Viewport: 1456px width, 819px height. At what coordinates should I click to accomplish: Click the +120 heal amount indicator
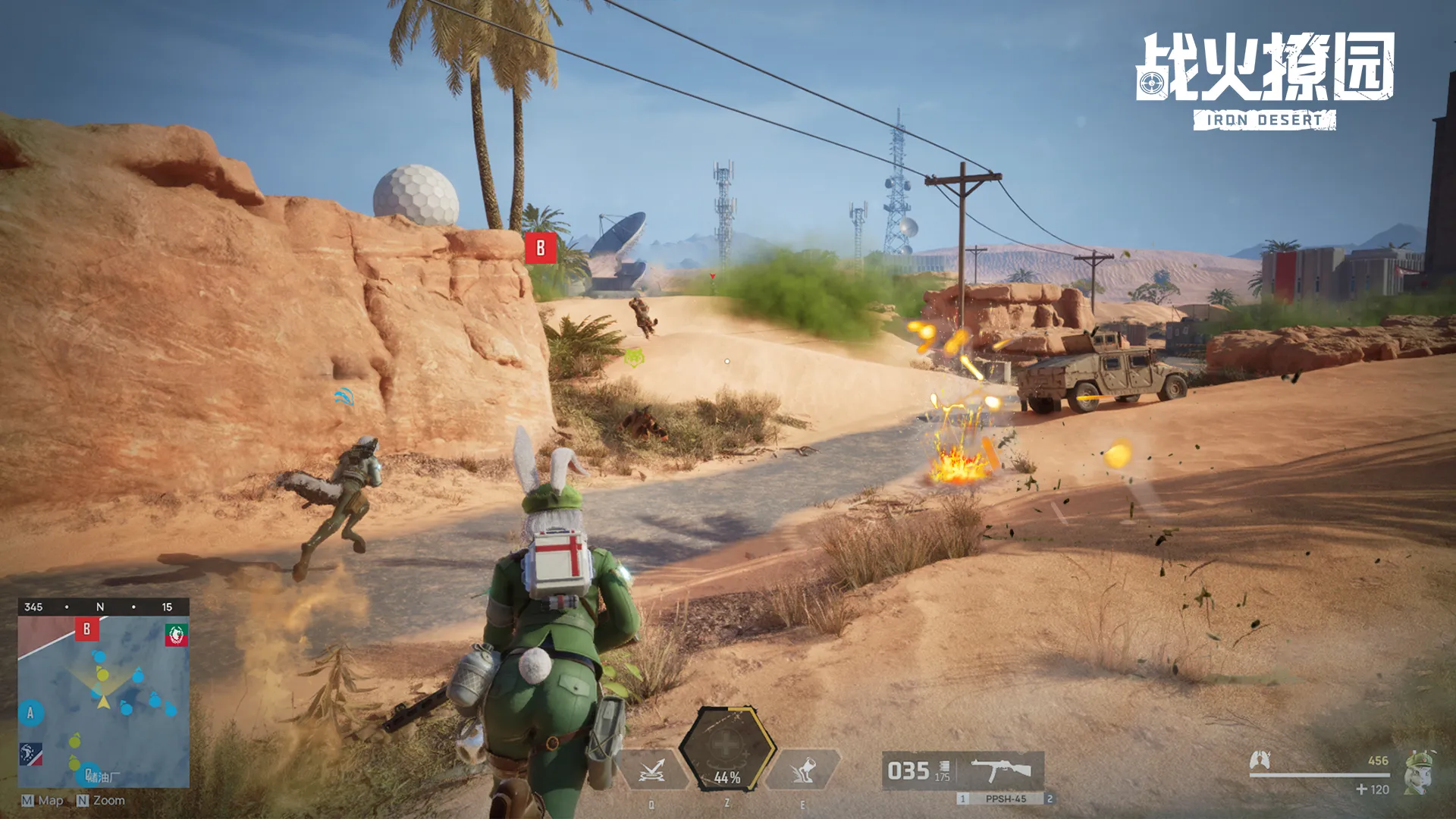click(1373, 789)
